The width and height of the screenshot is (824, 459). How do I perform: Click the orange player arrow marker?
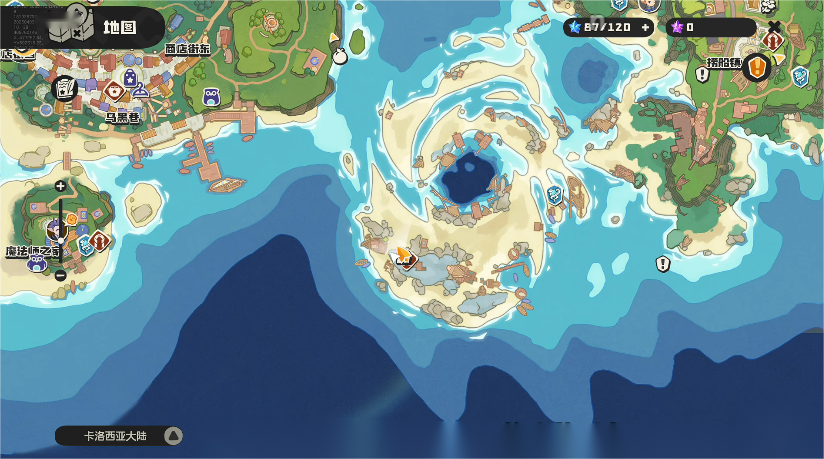(x=403, y=255)
